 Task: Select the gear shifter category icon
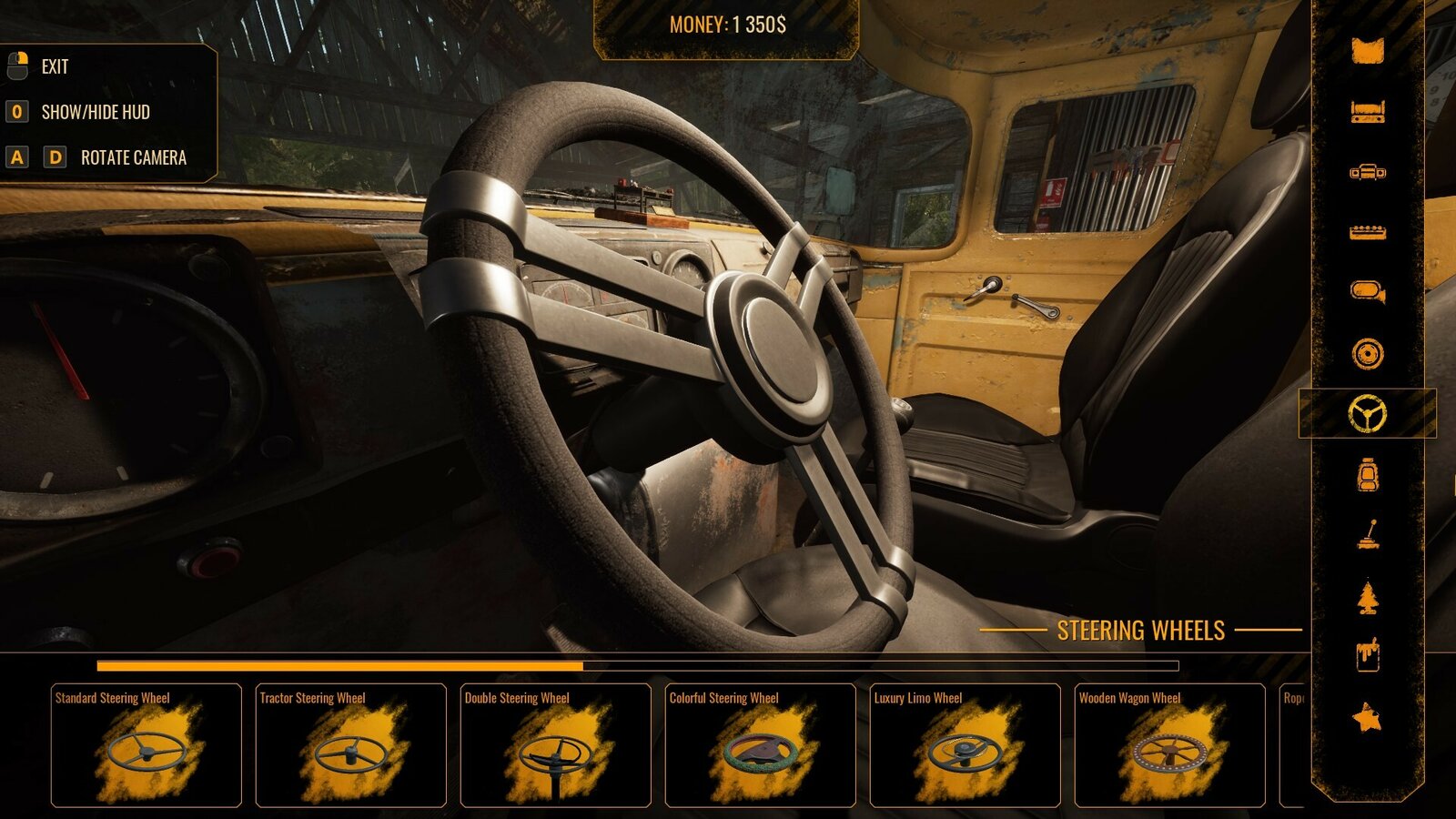[x=1367, y=535]
